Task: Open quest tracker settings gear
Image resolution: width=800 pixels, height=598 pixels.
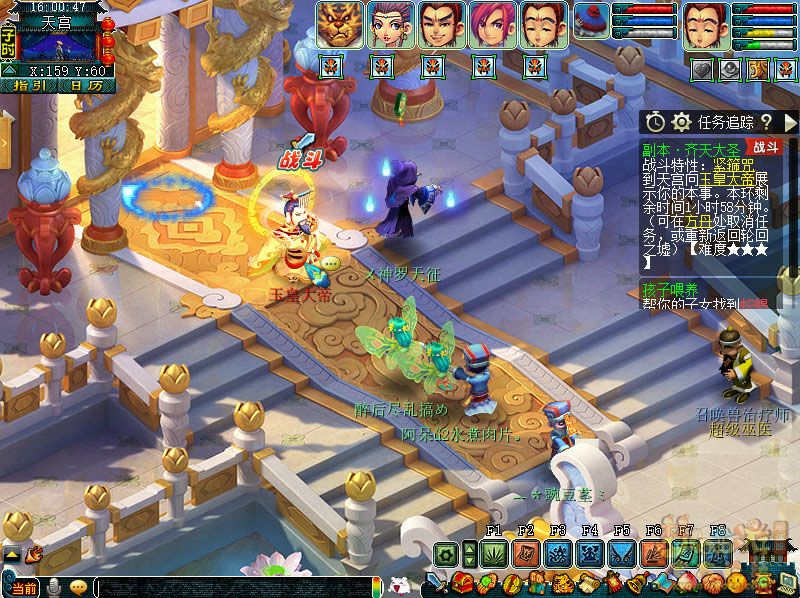Action: tap(682, 122)
